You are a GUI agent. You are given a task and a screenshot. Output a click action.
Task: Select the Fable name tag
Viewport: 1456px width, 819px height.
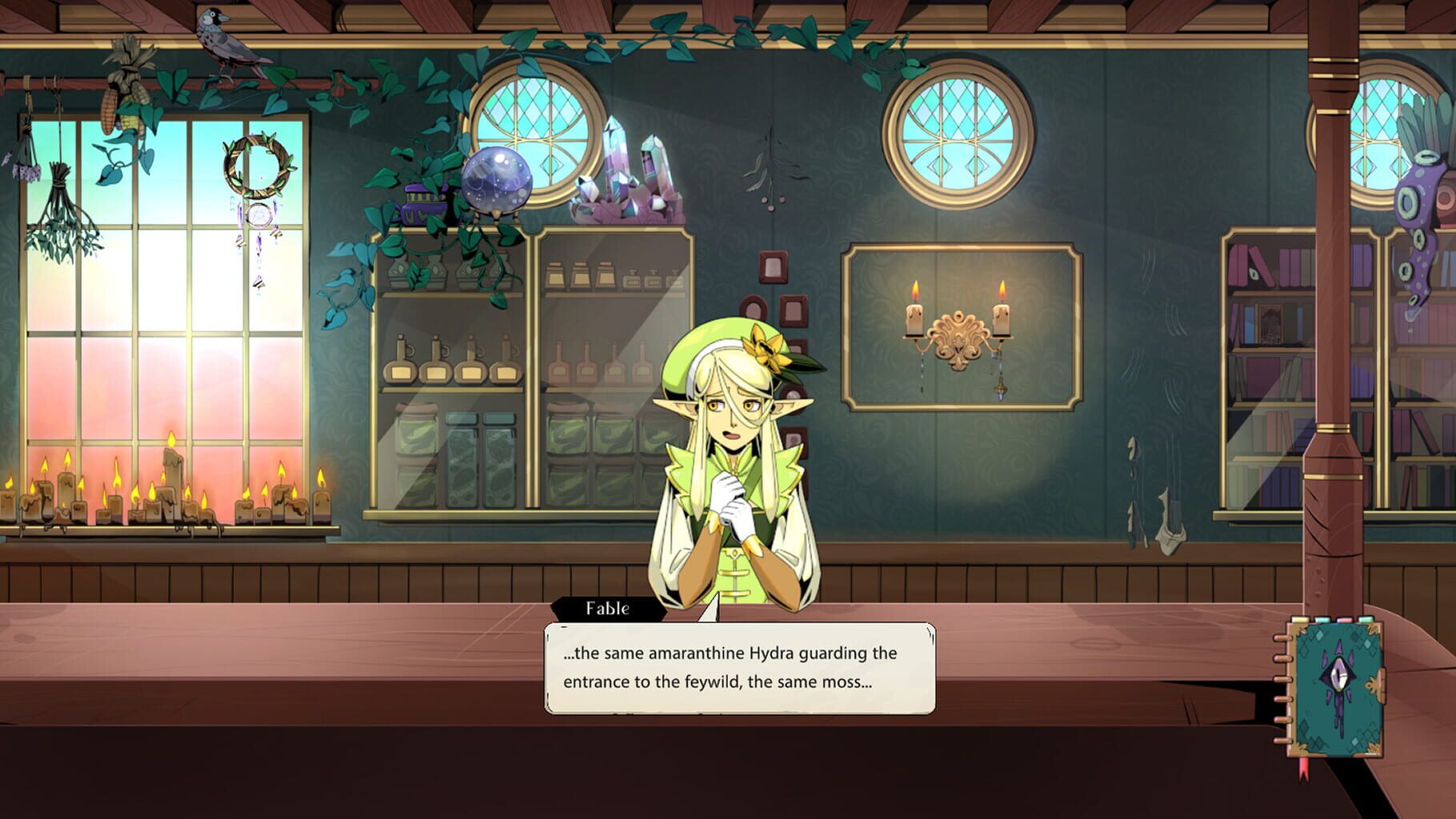coord(606,609)
